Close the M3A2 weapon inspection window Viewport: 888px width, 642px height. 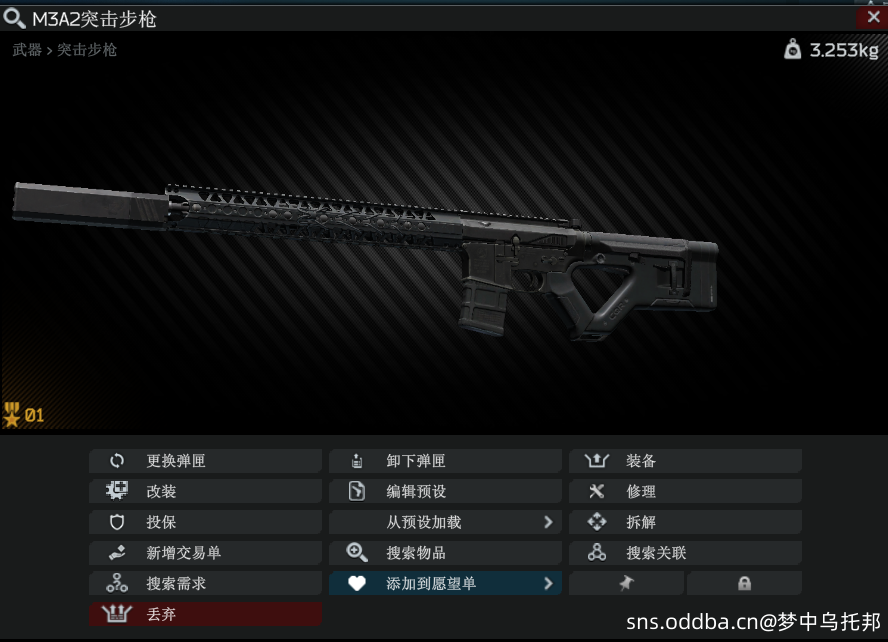[871, 18]
